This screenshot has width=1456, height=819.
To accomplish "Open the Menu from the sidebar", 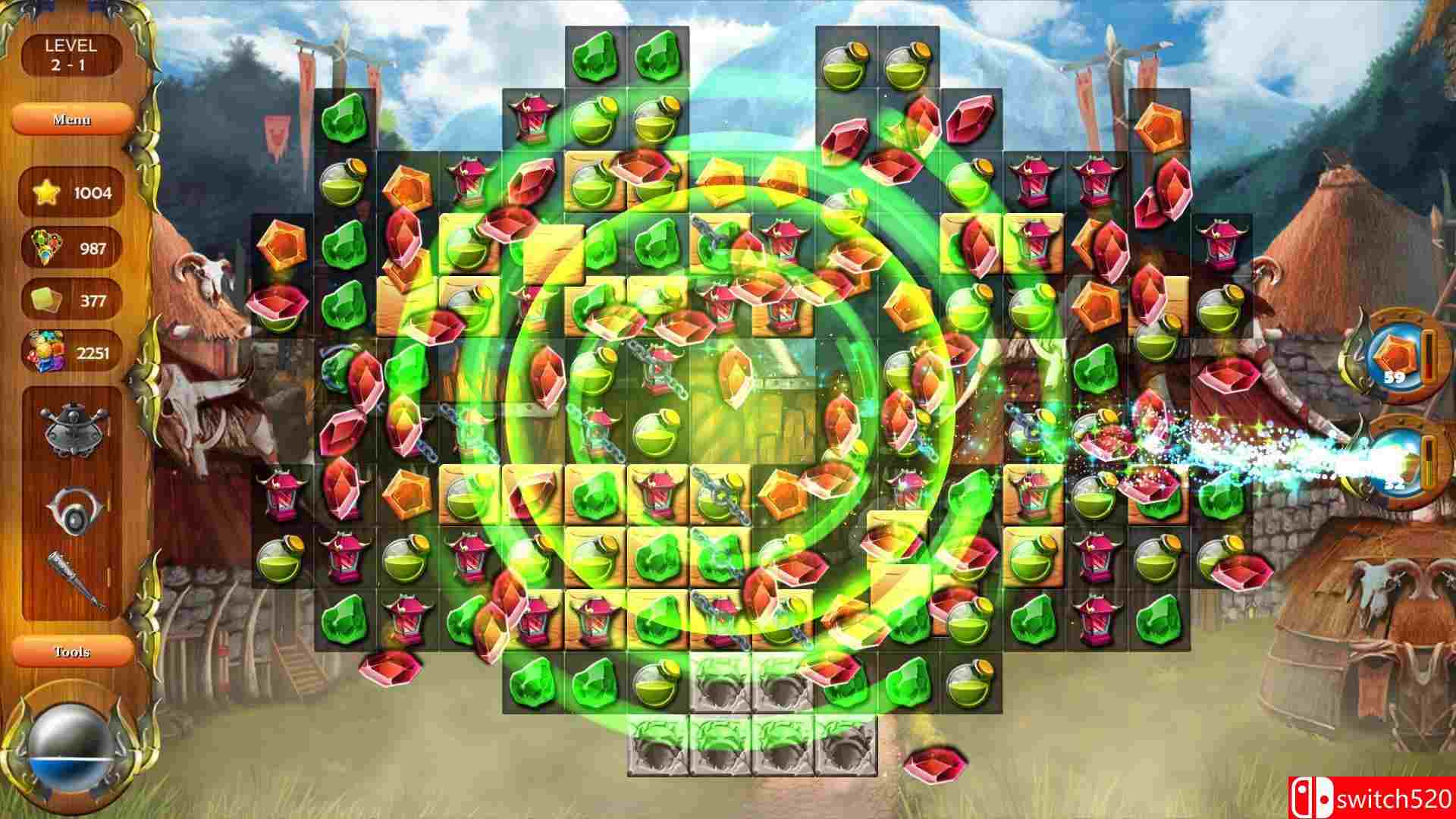I will 74,119.
